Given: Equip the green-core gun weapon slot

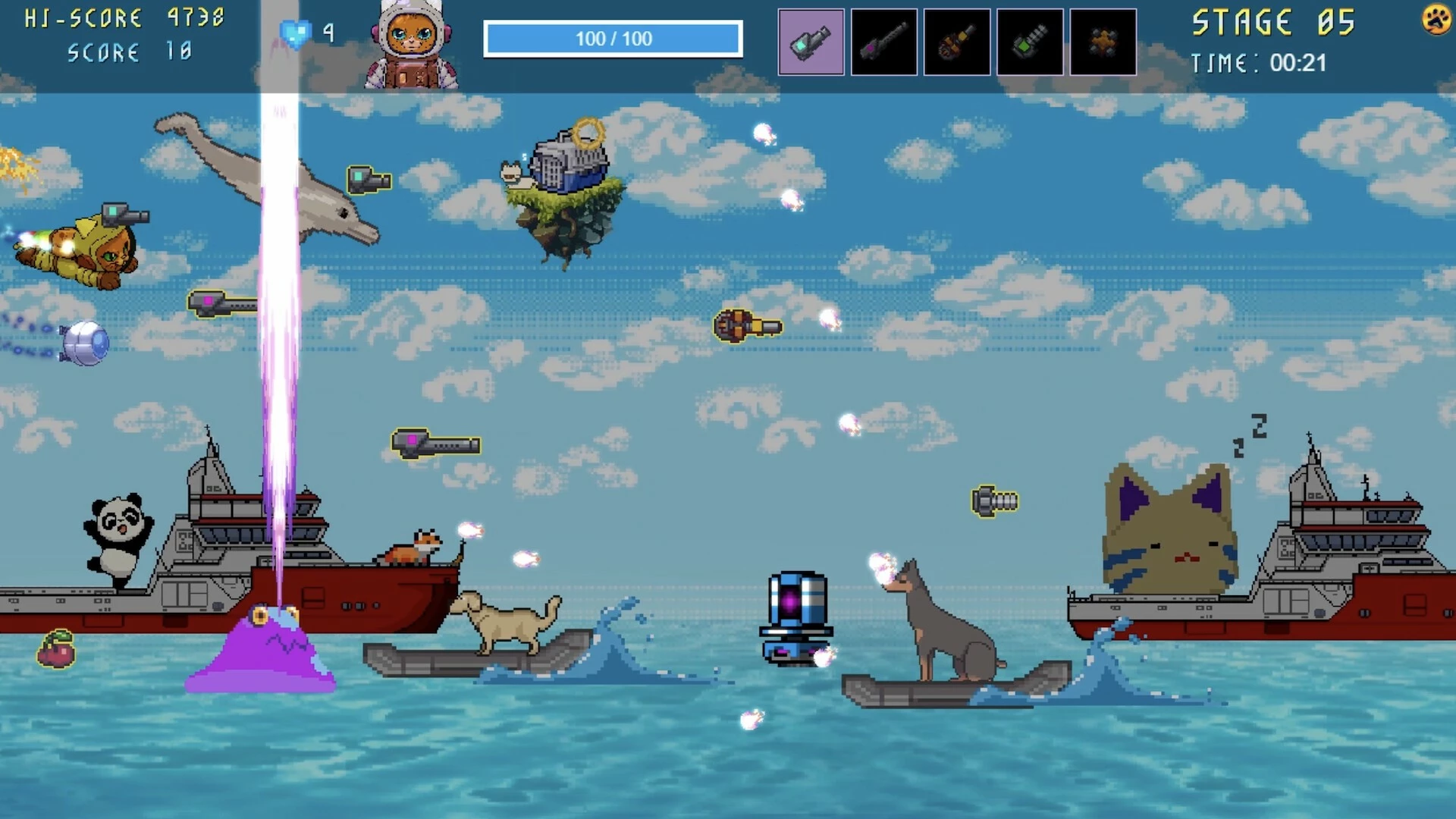Looking at the screenshot, I should pyautogui.click(x=1029, y=42).
